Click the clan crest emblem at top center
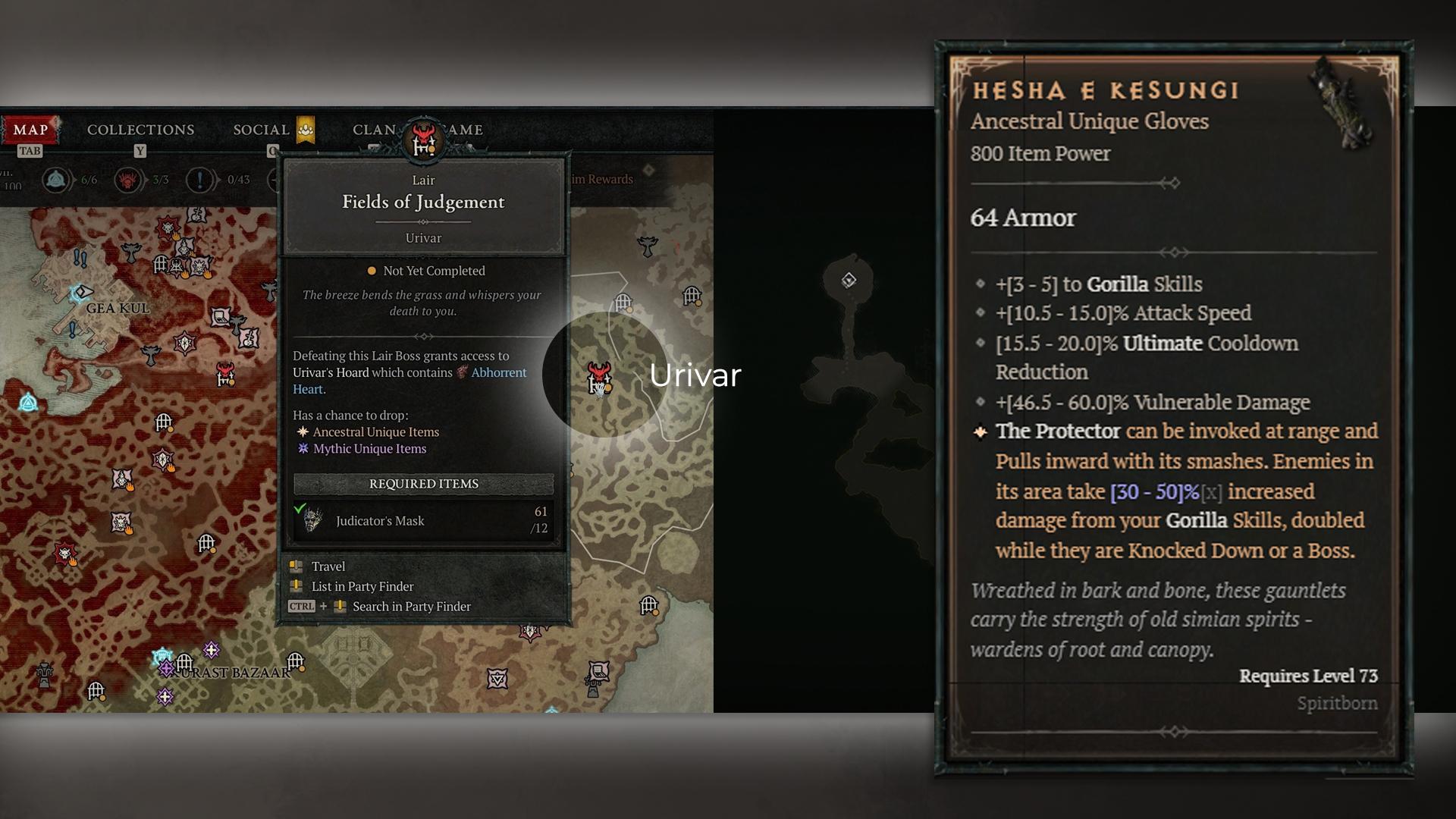This screenshot has height=819, width=1456. pyautogui.click(x=422, y=140)
